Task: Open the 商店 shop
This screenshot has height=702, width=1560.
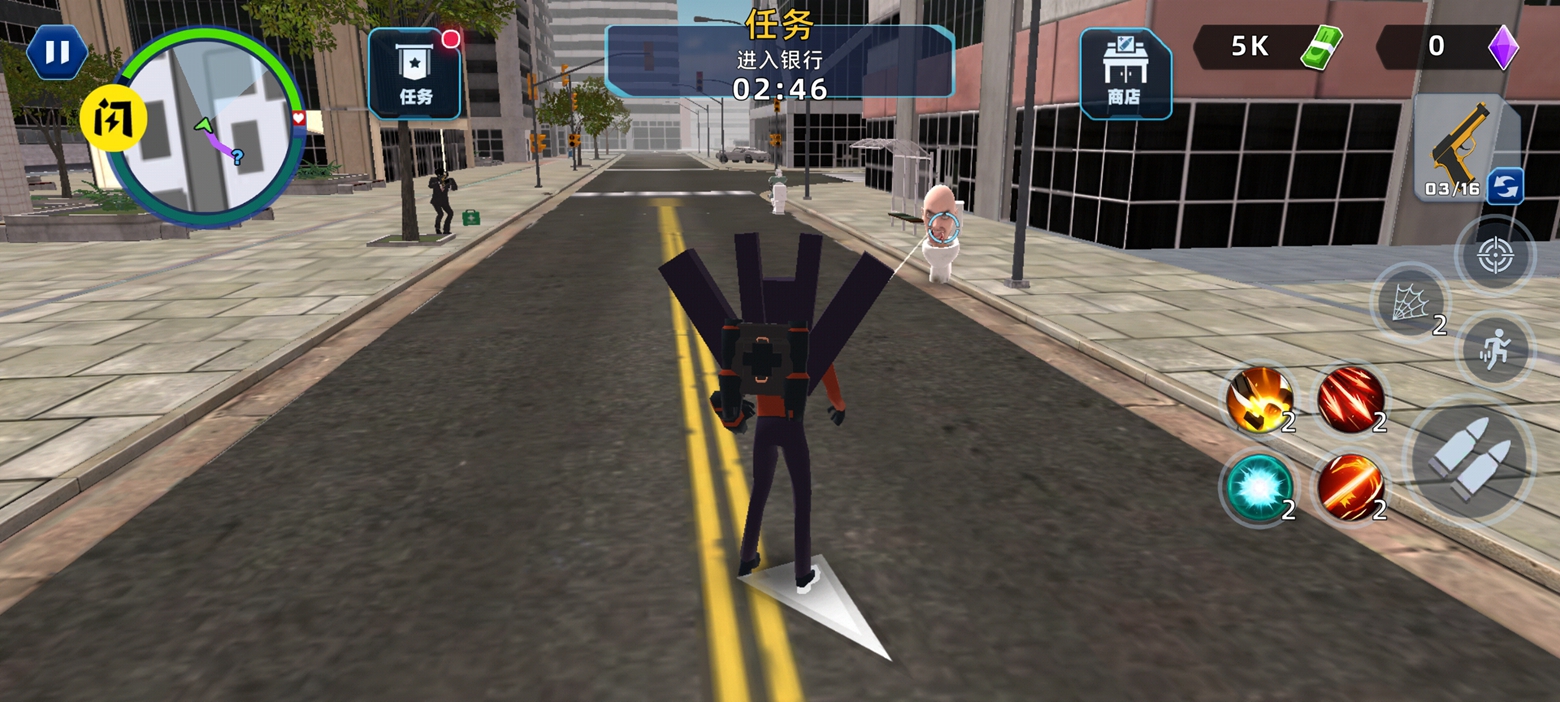Action: [1125, 74]
